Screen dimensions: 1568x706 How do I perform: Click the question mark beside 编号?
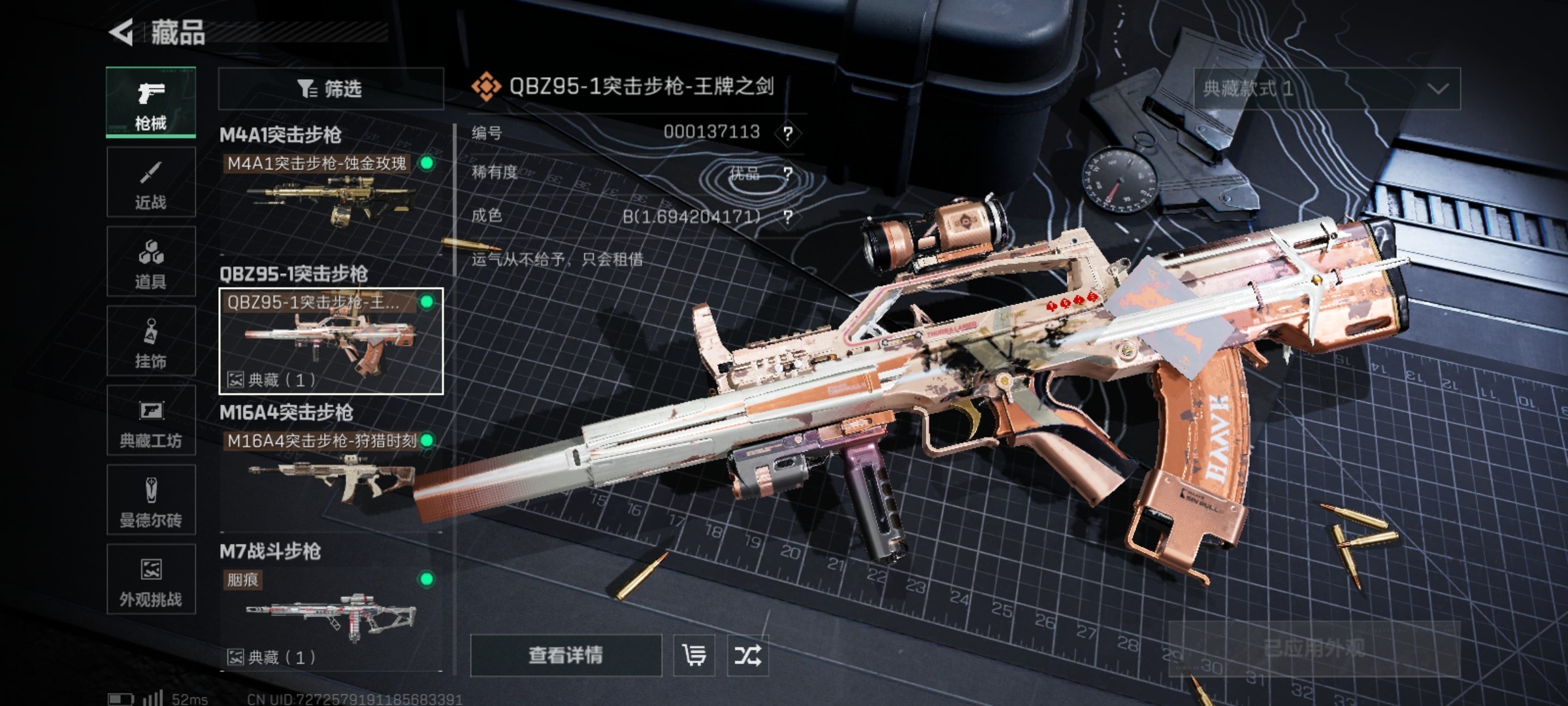[790, 133]
